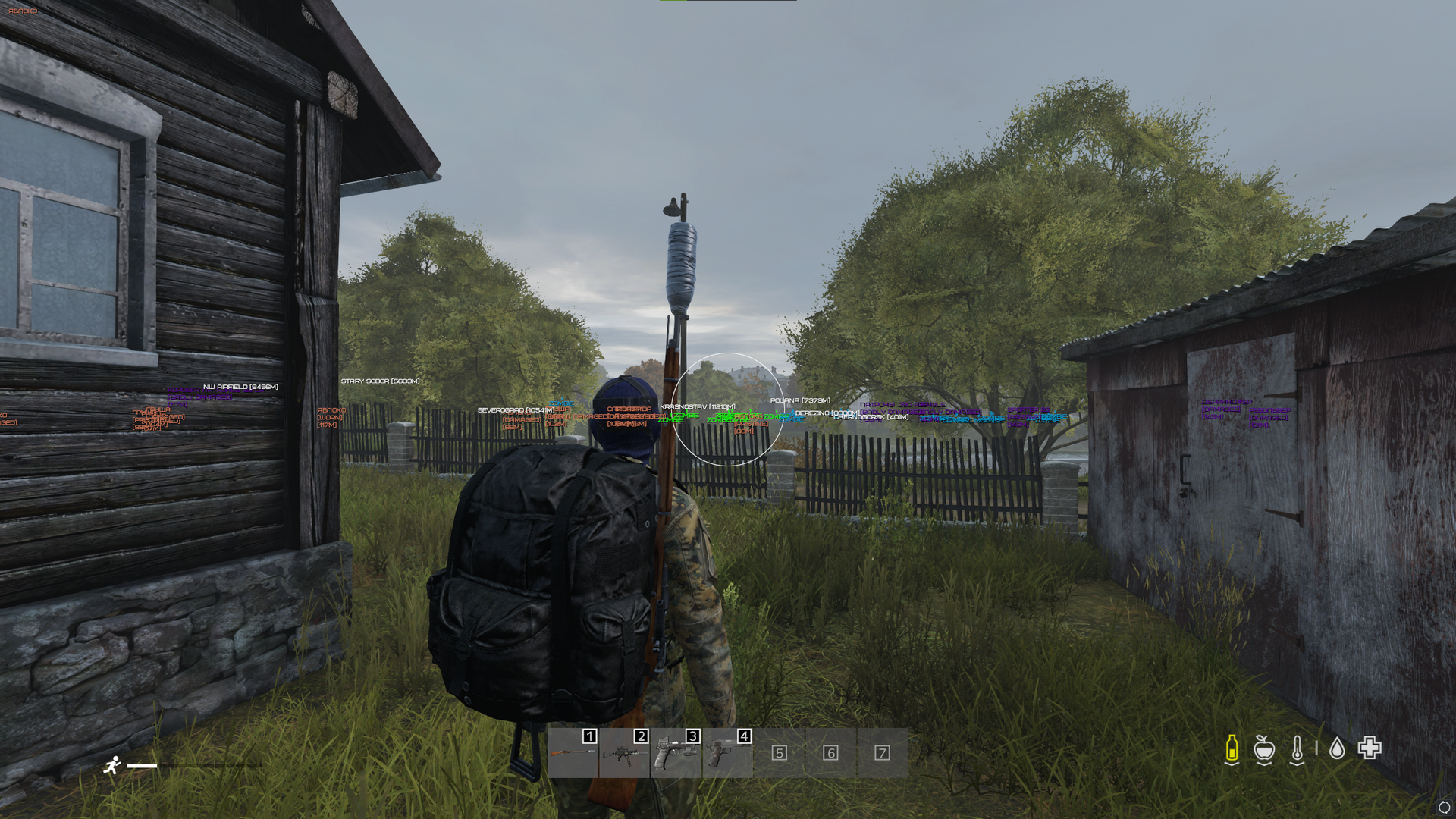Click the blood drop status icon
Image resolution: width=1456 pixels, height=819 pixels.
point(1337,748)
